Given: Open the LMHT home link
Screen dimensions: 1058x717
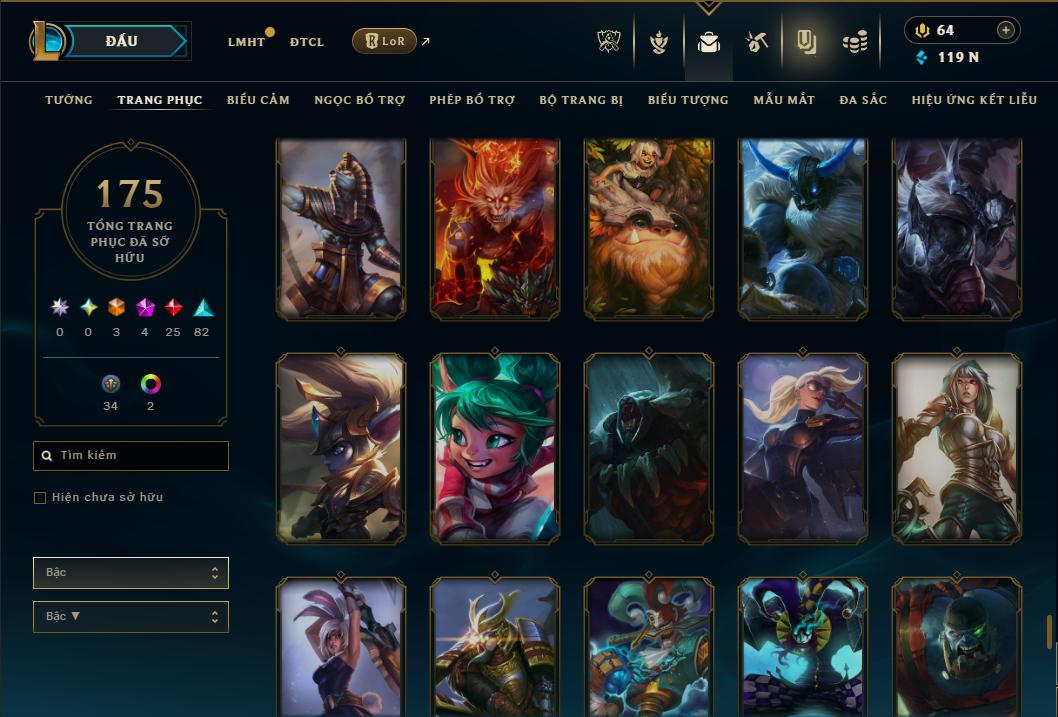Looking at the screenshot, I should [x=246, y=42].
